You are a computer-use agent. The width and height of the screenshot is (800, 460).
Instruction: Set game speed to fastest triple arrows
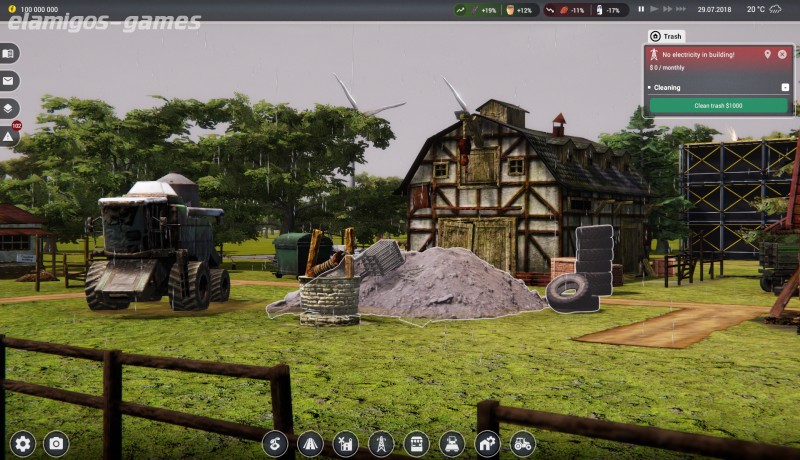tap(681, 9)
